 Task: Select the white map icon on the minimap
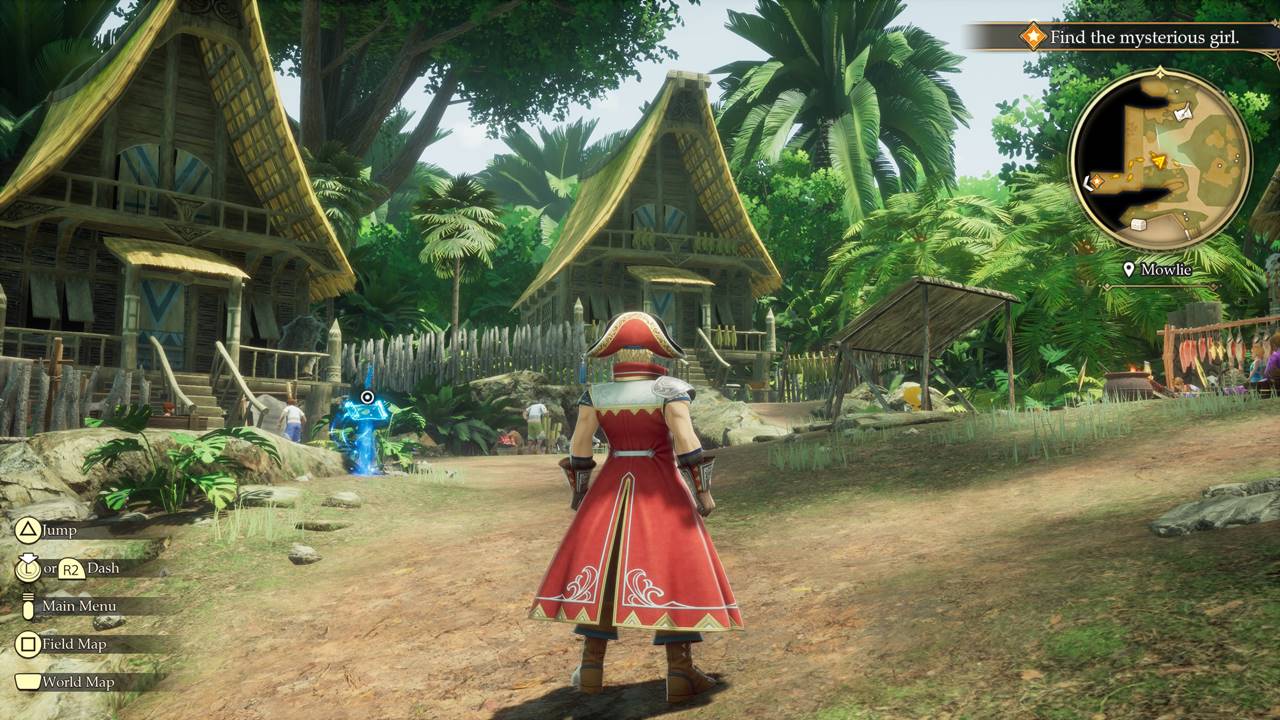pyautogui.click(x=1184, y=114)
